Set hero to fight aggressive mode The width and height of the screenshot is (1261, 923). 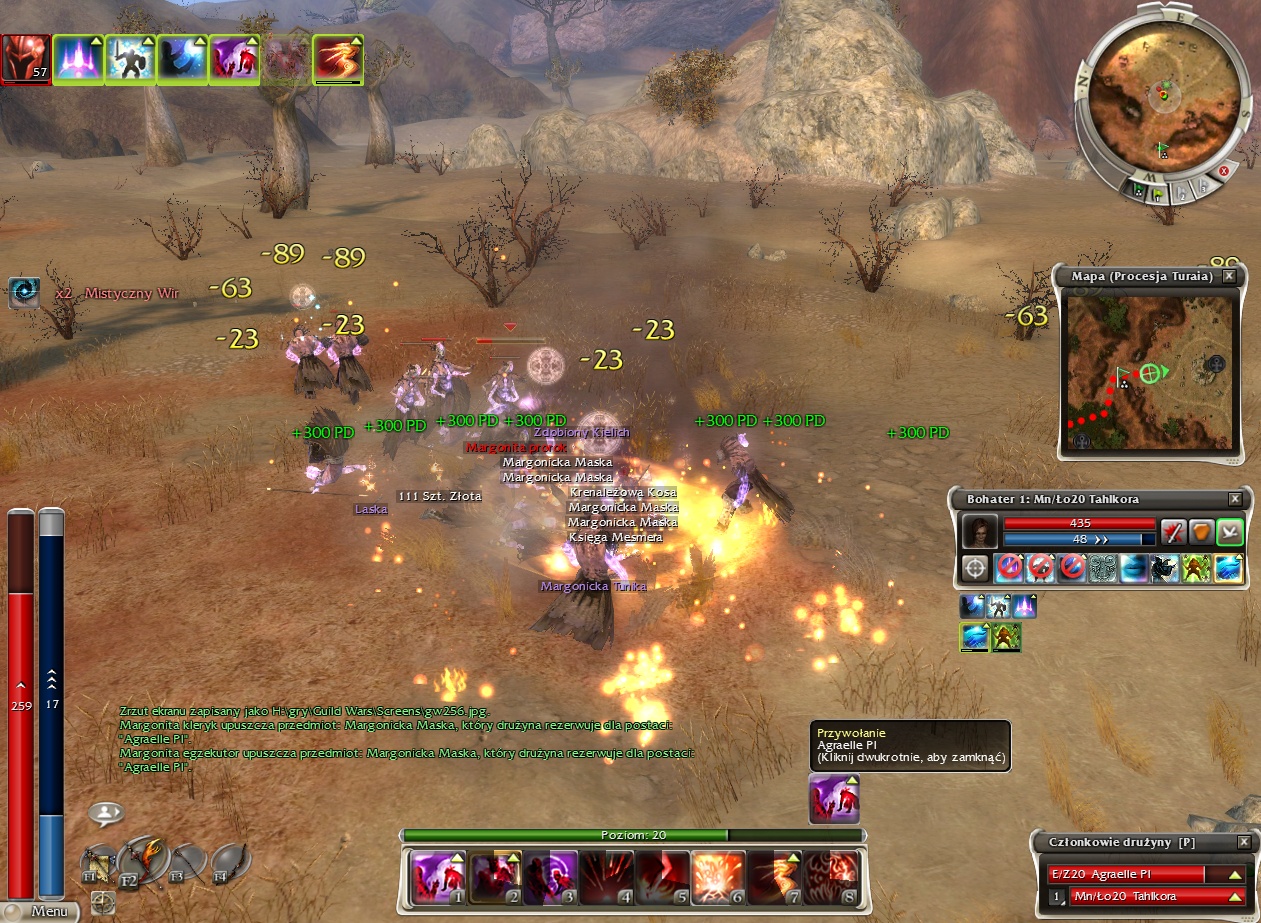tap(1173, 531)
